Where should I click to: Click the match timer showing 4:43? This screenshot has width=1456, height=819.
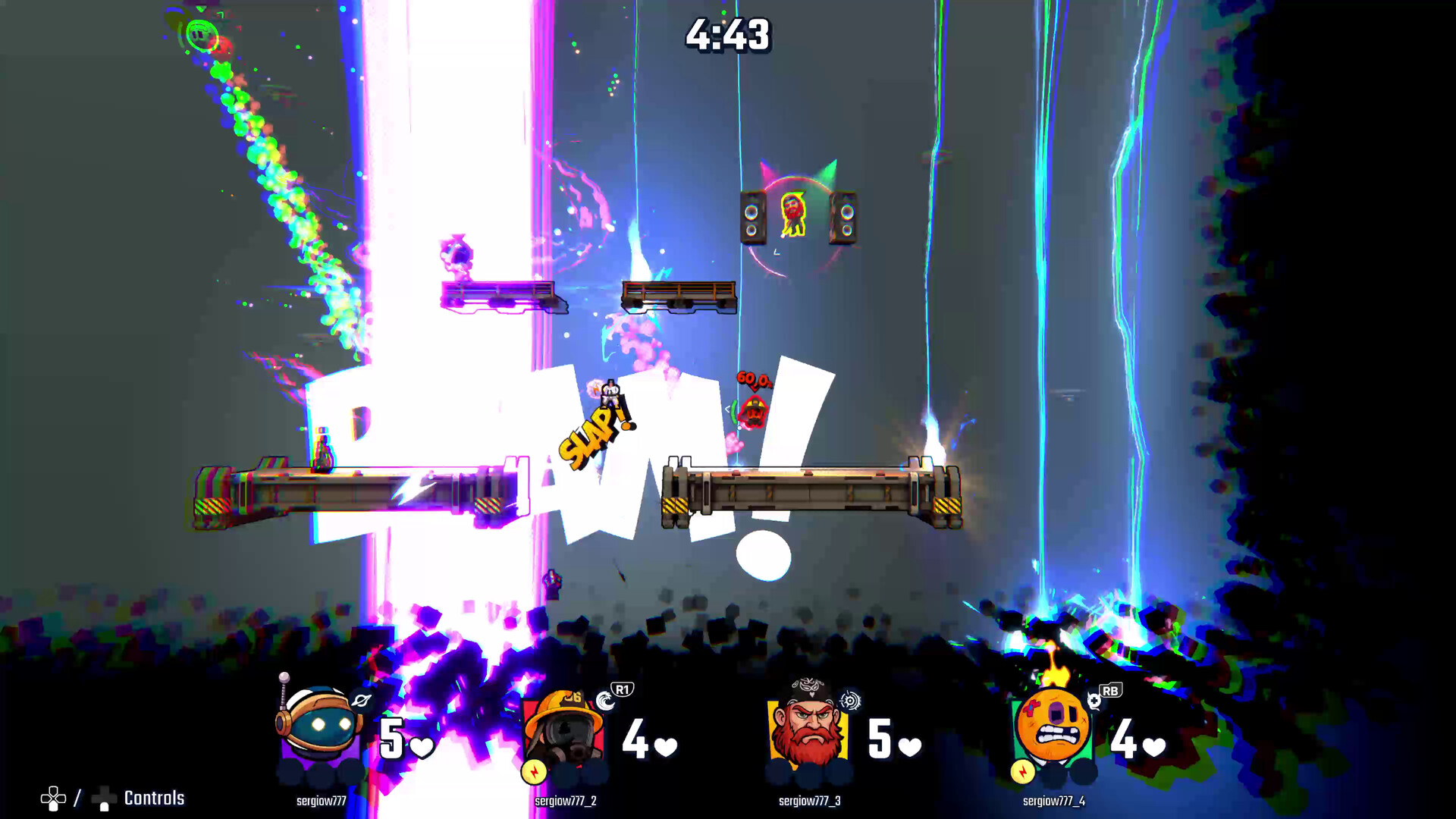pos(728,34)
